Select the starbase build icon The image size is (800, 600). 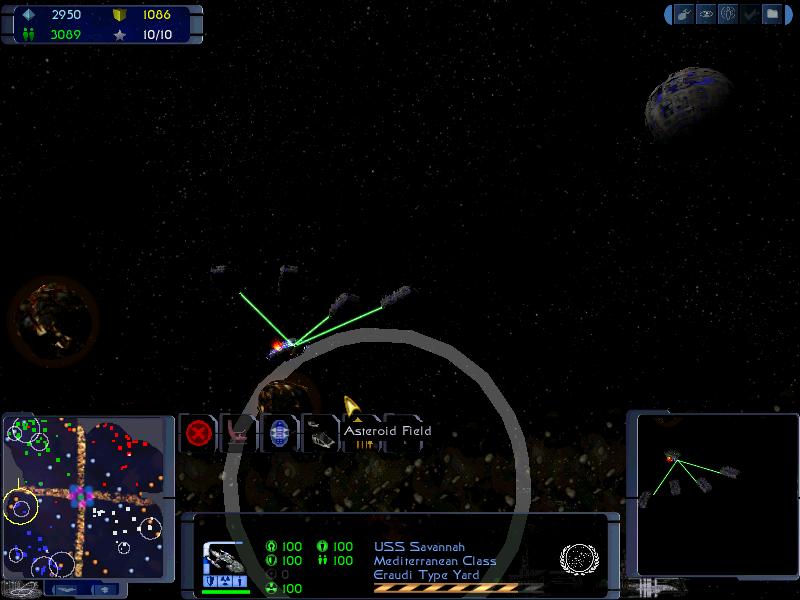tap(239, 433)
